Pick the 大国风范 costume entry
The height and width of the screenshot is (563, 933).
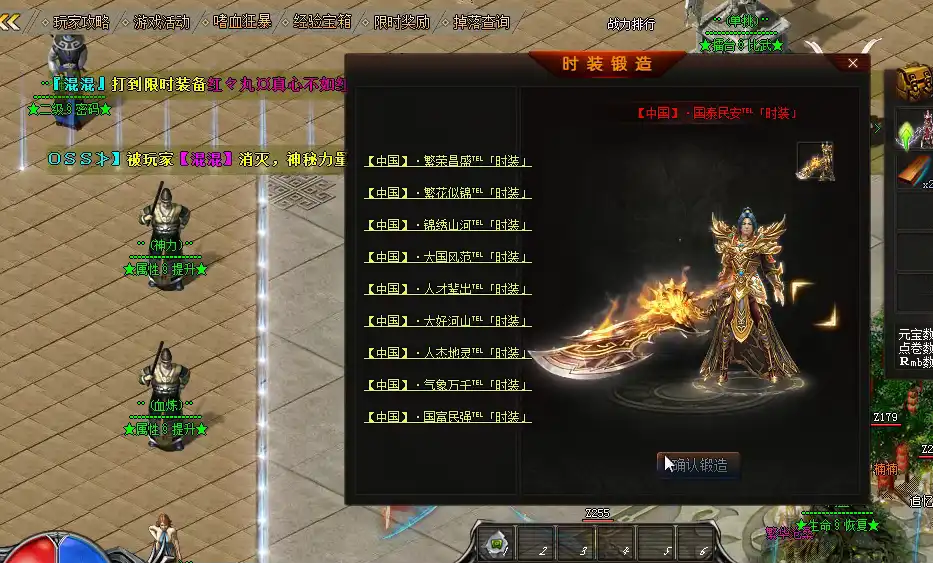(x=448, y=257)
